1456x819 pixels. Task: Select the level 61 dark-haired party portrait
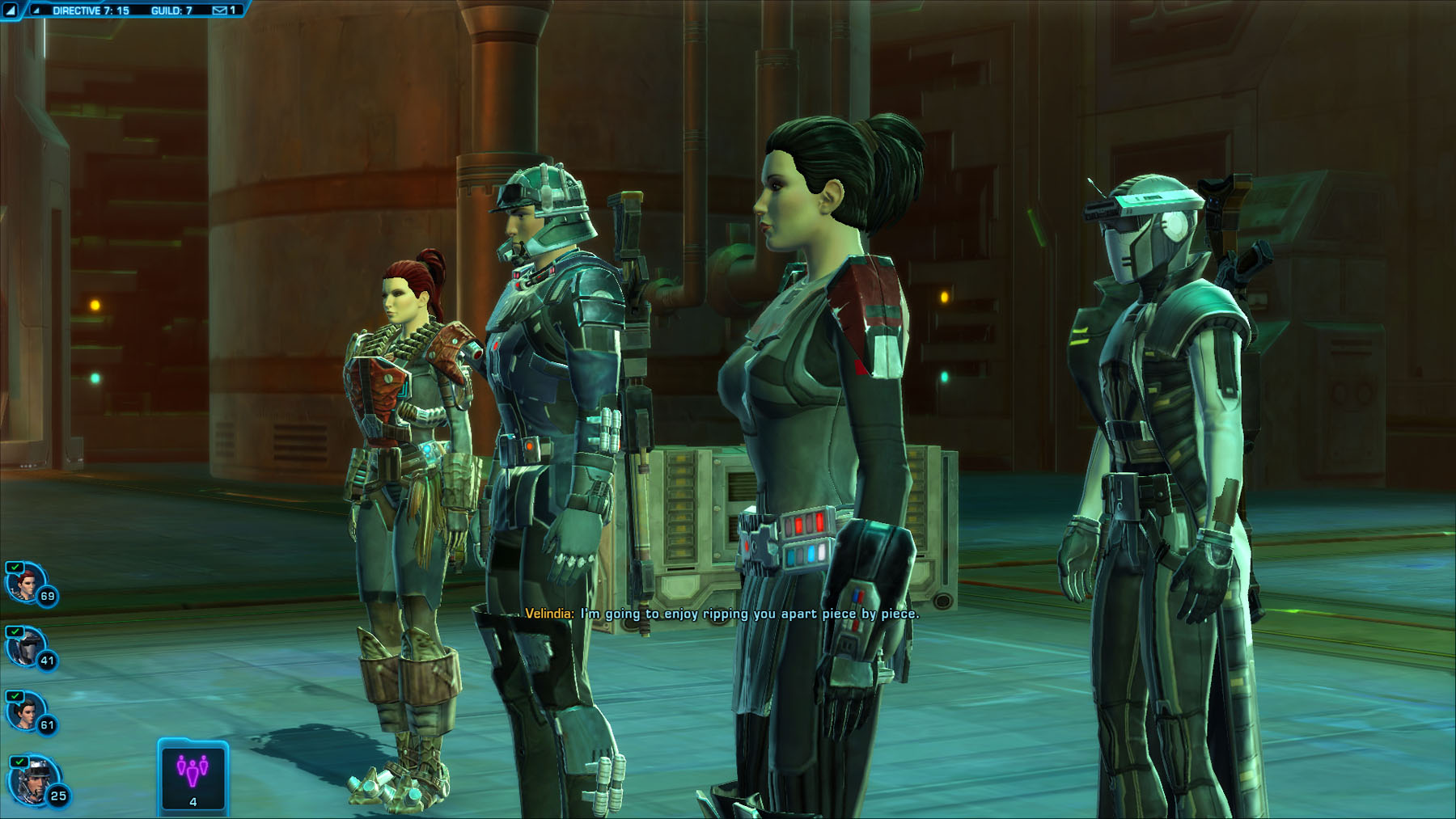point(24,712)
